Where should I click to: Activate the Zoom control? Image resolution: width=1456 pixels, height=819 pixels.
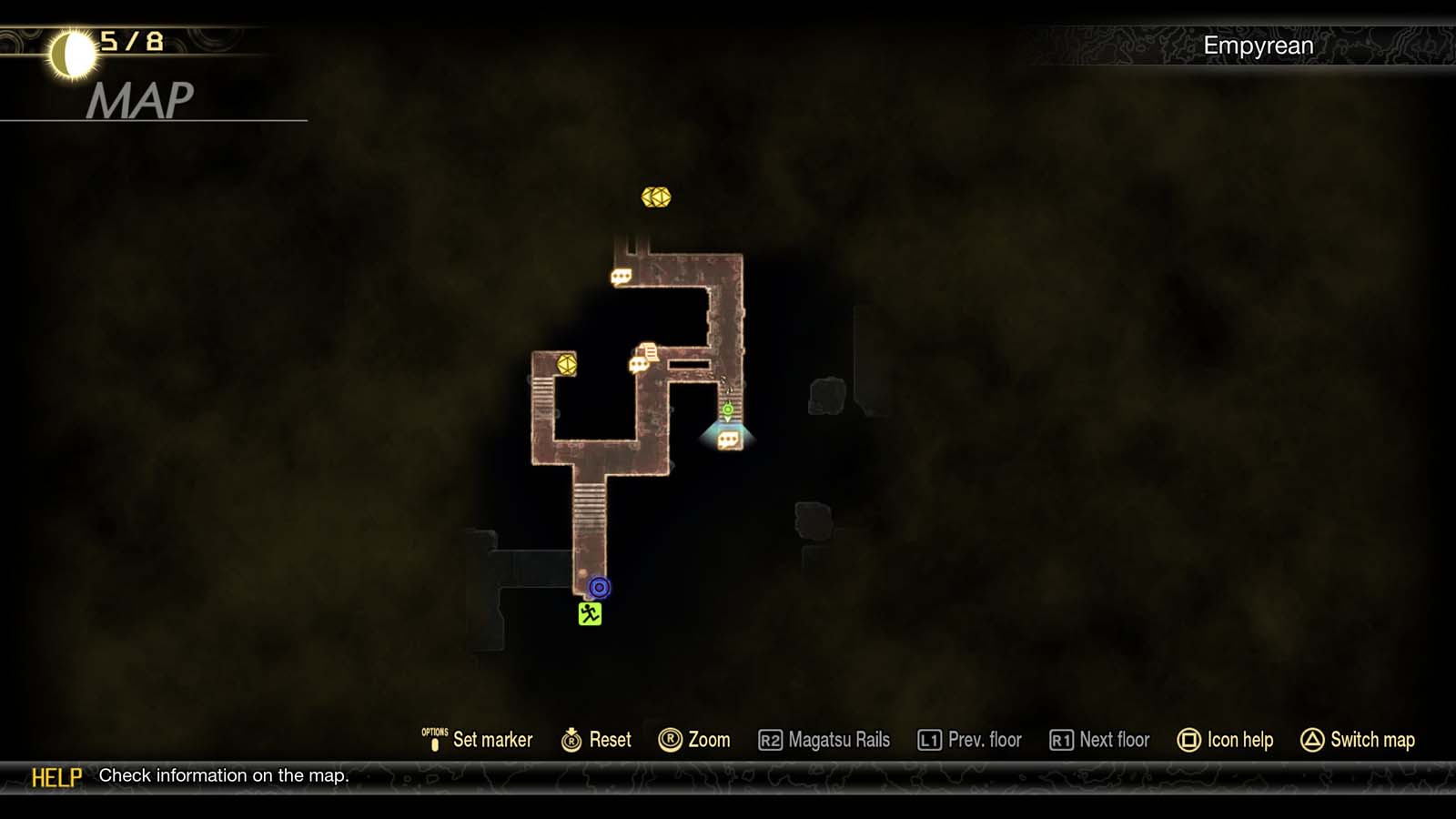(709, 740)
